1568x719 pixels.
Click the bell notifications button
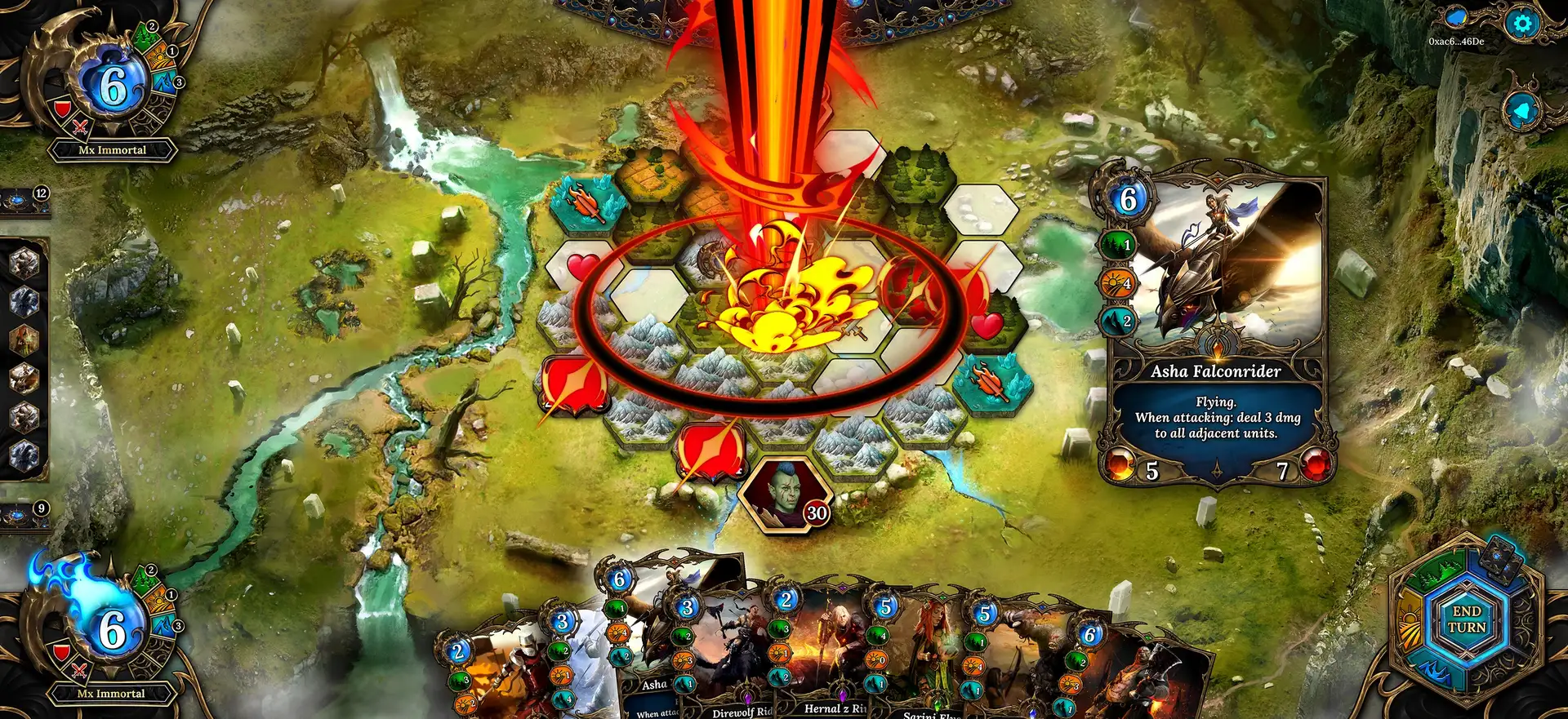[1523, 110]
